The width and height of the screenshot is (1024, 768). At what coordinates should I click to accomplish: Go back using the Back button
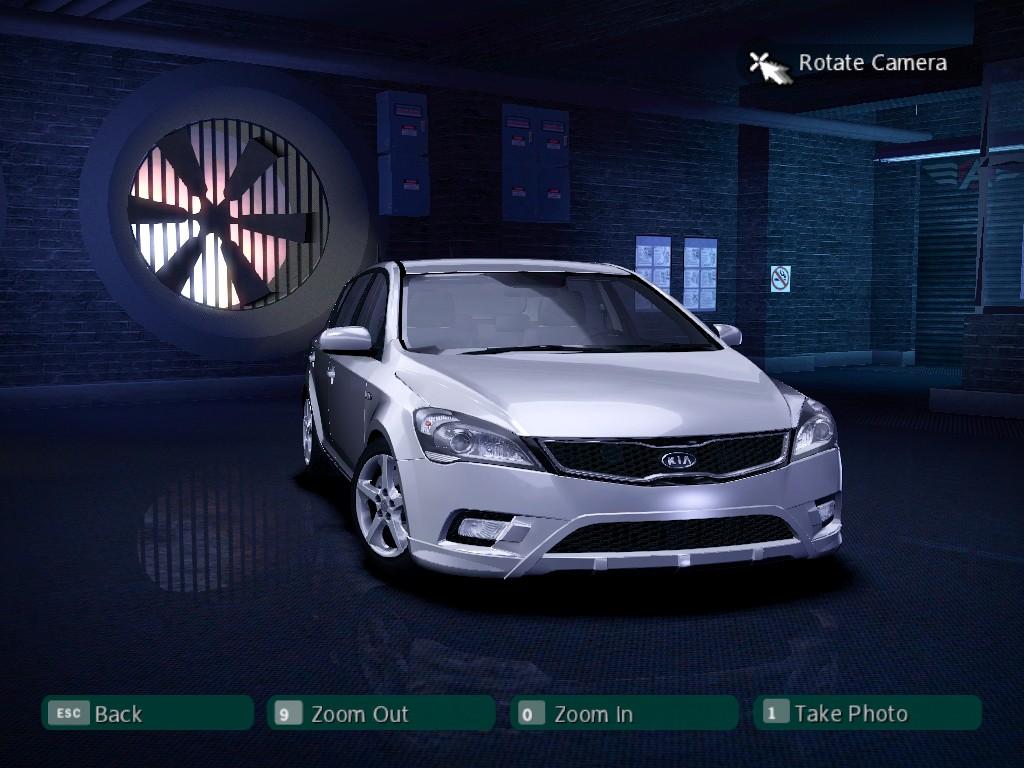pos(147,713)
